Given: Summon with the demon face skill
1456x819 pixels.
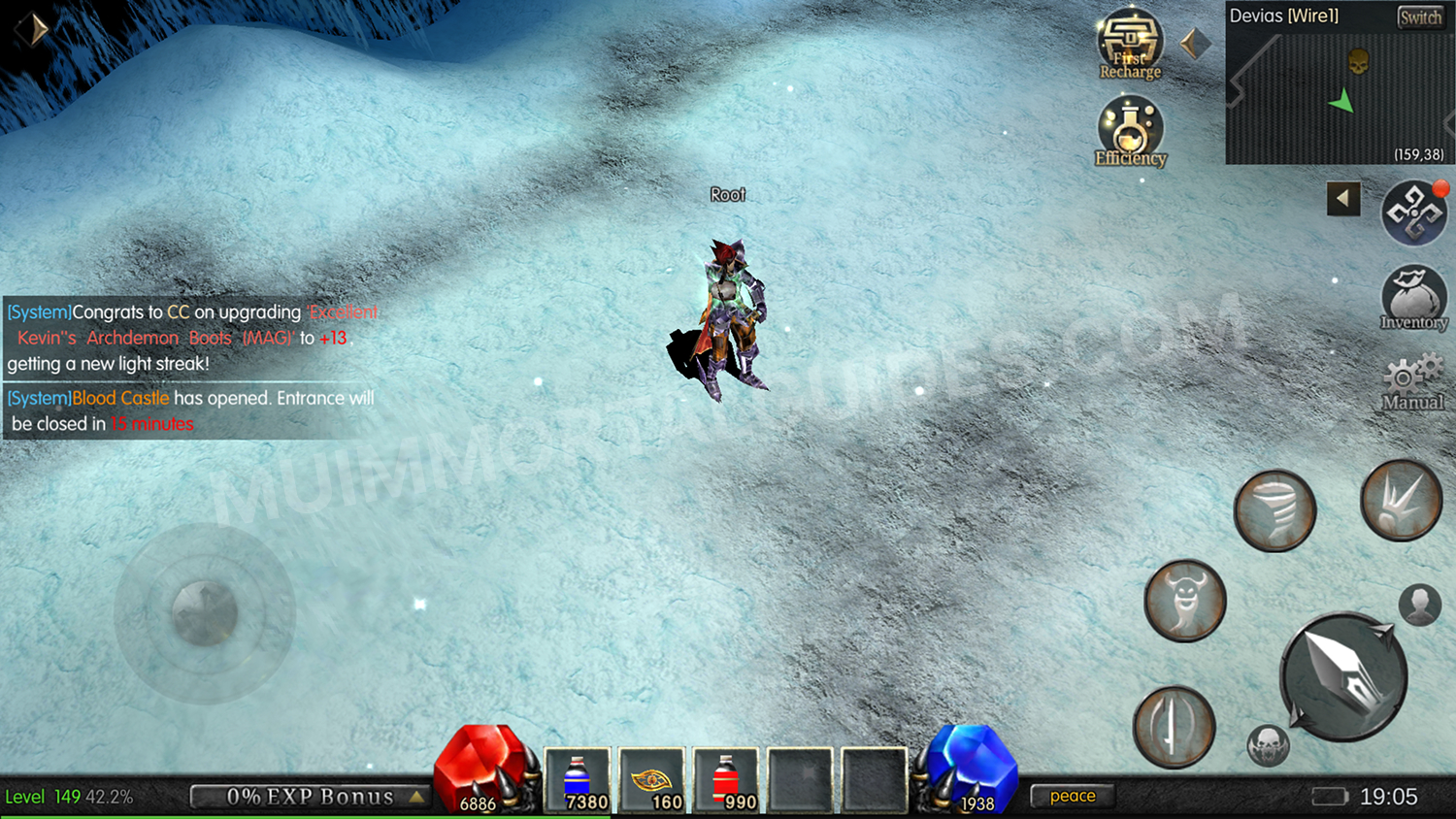Looking at the screenshot, I should tap(1185, 601).
